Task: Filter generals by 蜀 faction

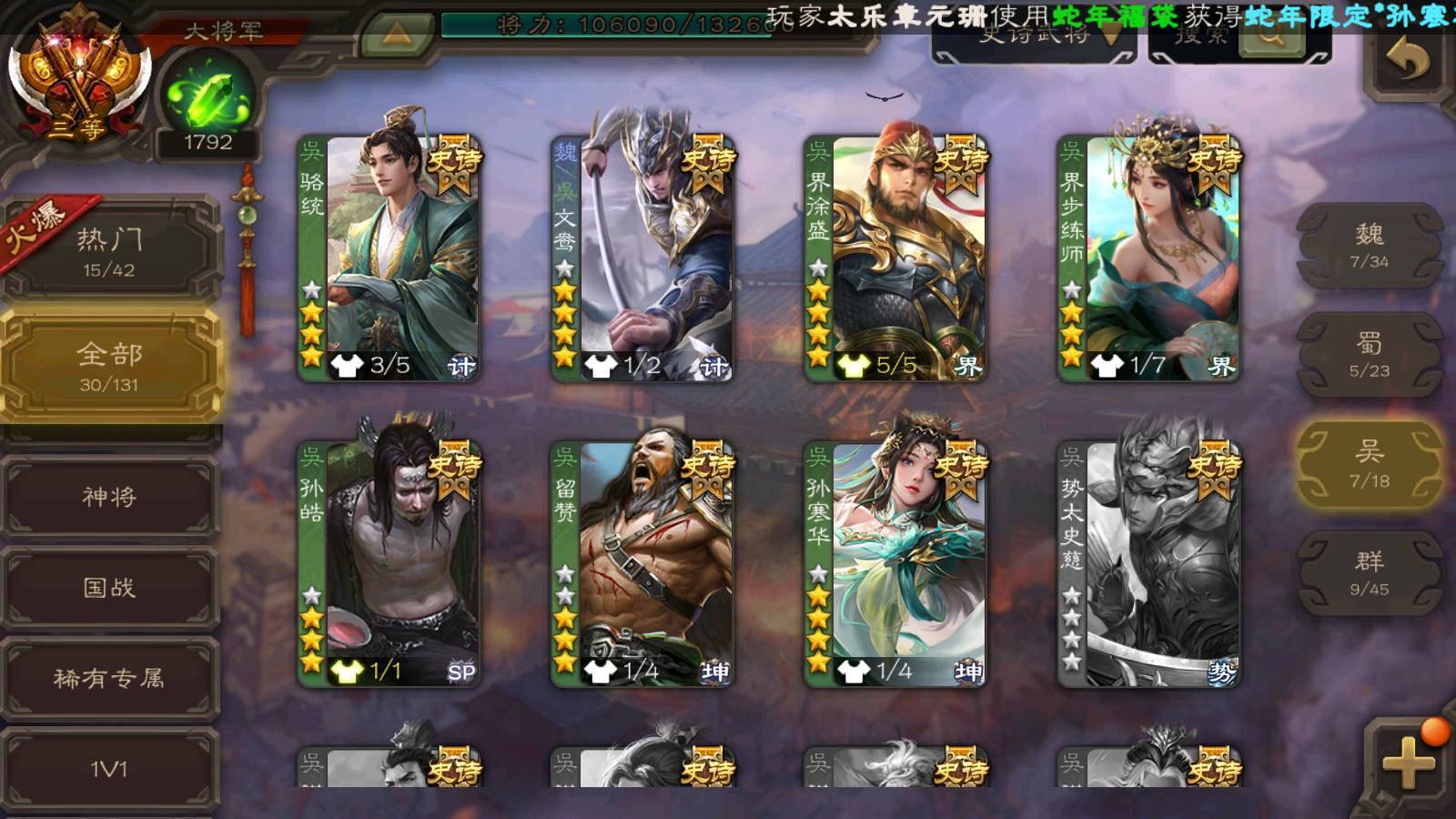Action: click(1370, 355)
